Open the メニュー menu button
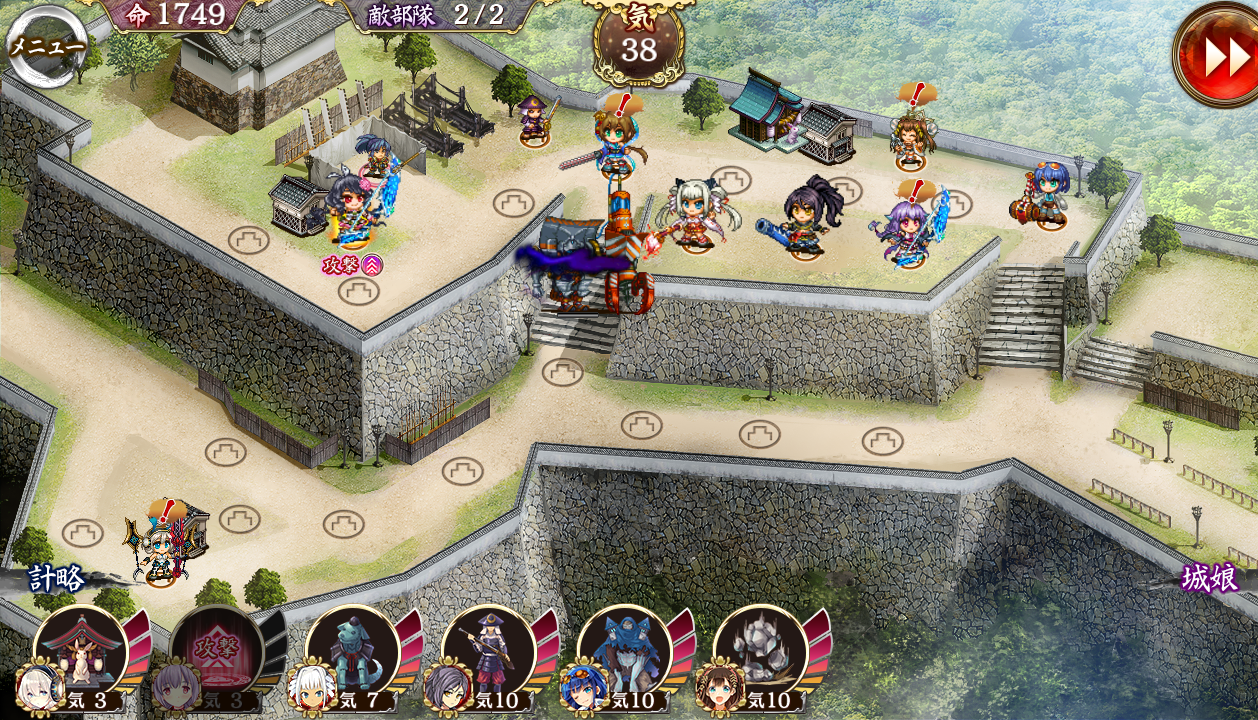Image resolution: width=1258 pixels, height=720 pixels. 47,46
